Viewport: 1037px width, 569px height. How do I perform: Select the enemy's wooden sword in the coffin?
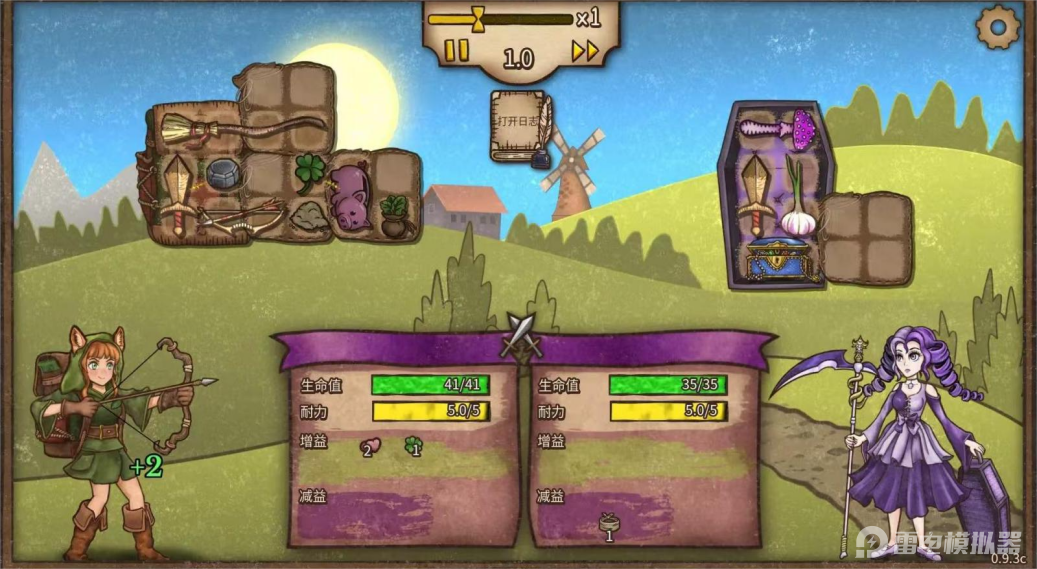point(754,195)
